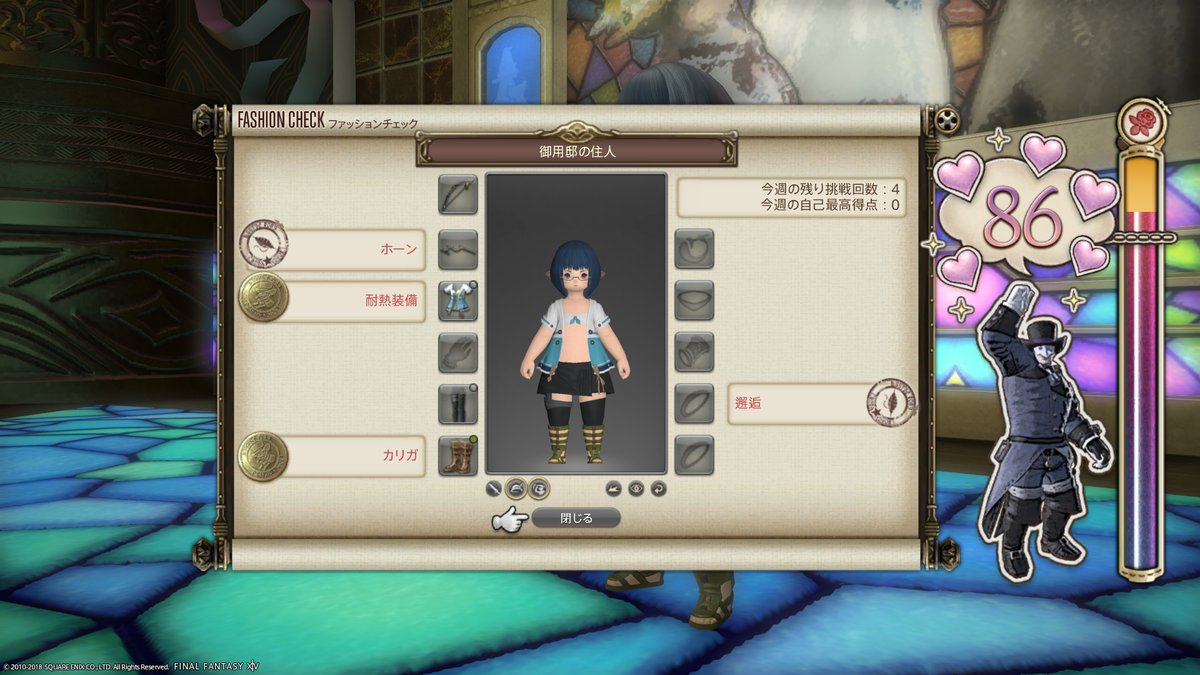The height and width of the screenshot is (675, 1200).
Task: Close the Fashion Check window with 閉じる
Action: 575,518
